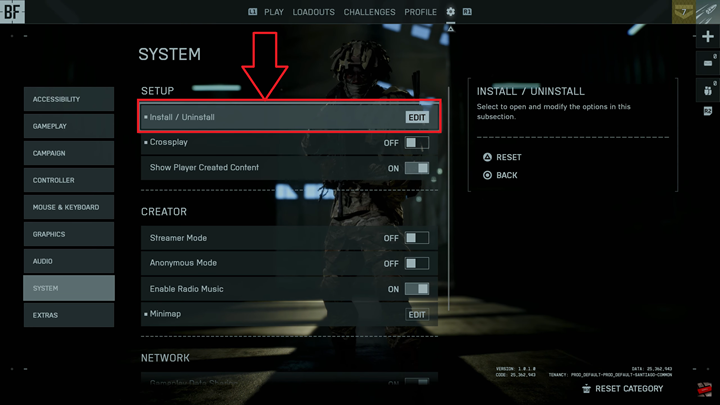The width and height of the screenshot is (720, 405).
Task: Toggle Streamer Mode switch
Action: [x=417, y=238]
